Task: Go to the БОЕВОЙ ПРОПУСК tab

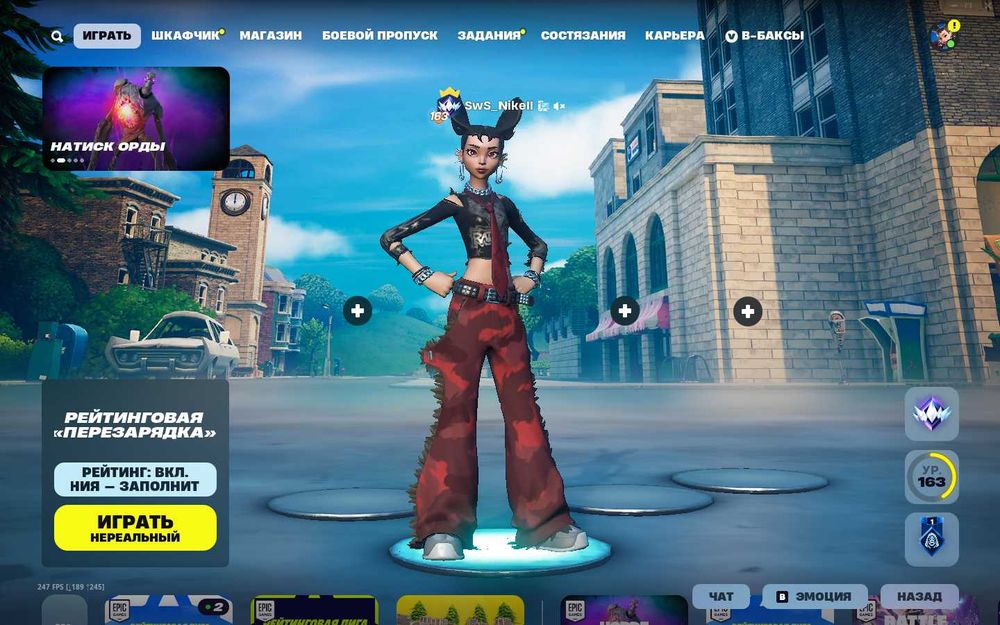Action: [380, 35]
